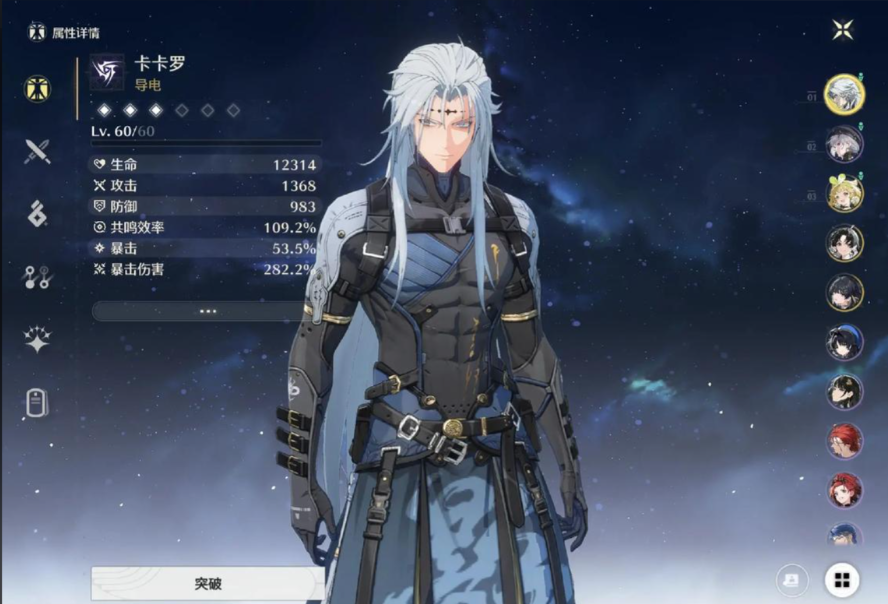
Task: Close the character screen with the star-shaped X
Action: point(842,30)
